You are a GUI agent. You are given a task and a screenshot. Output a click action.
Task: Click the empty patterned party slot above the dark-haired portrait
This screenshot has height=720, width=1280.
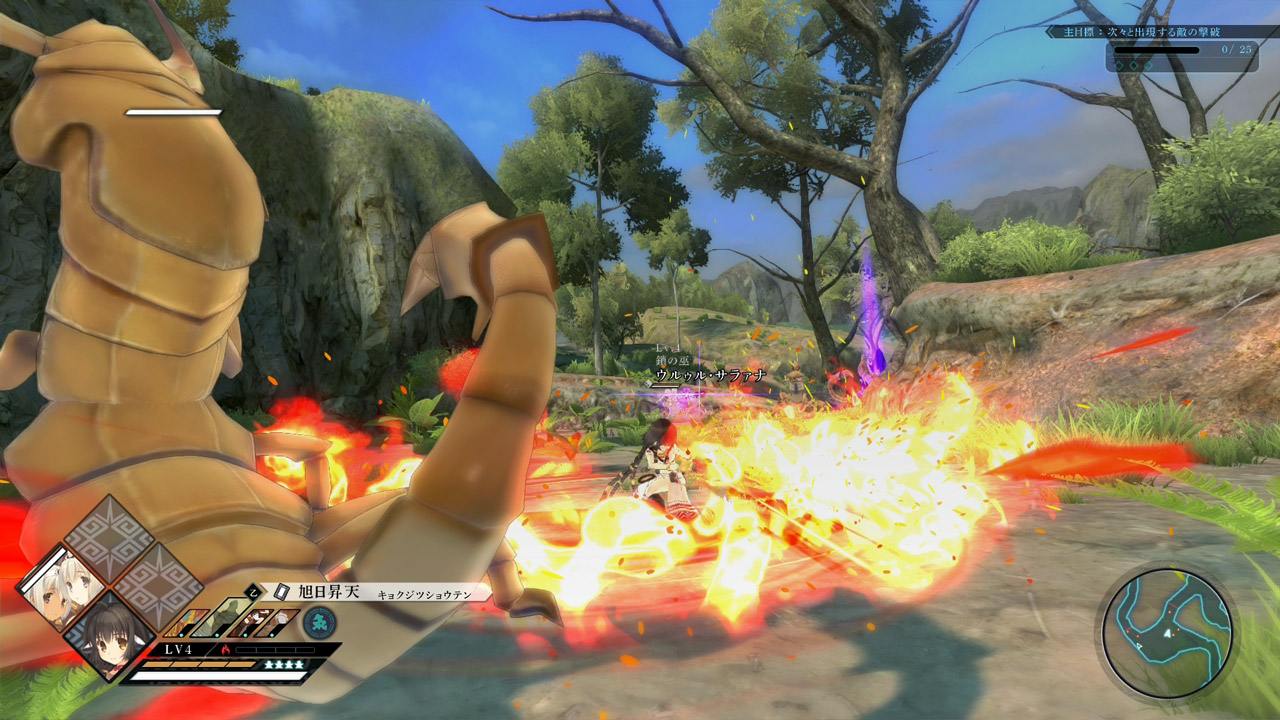click(108, 537)
